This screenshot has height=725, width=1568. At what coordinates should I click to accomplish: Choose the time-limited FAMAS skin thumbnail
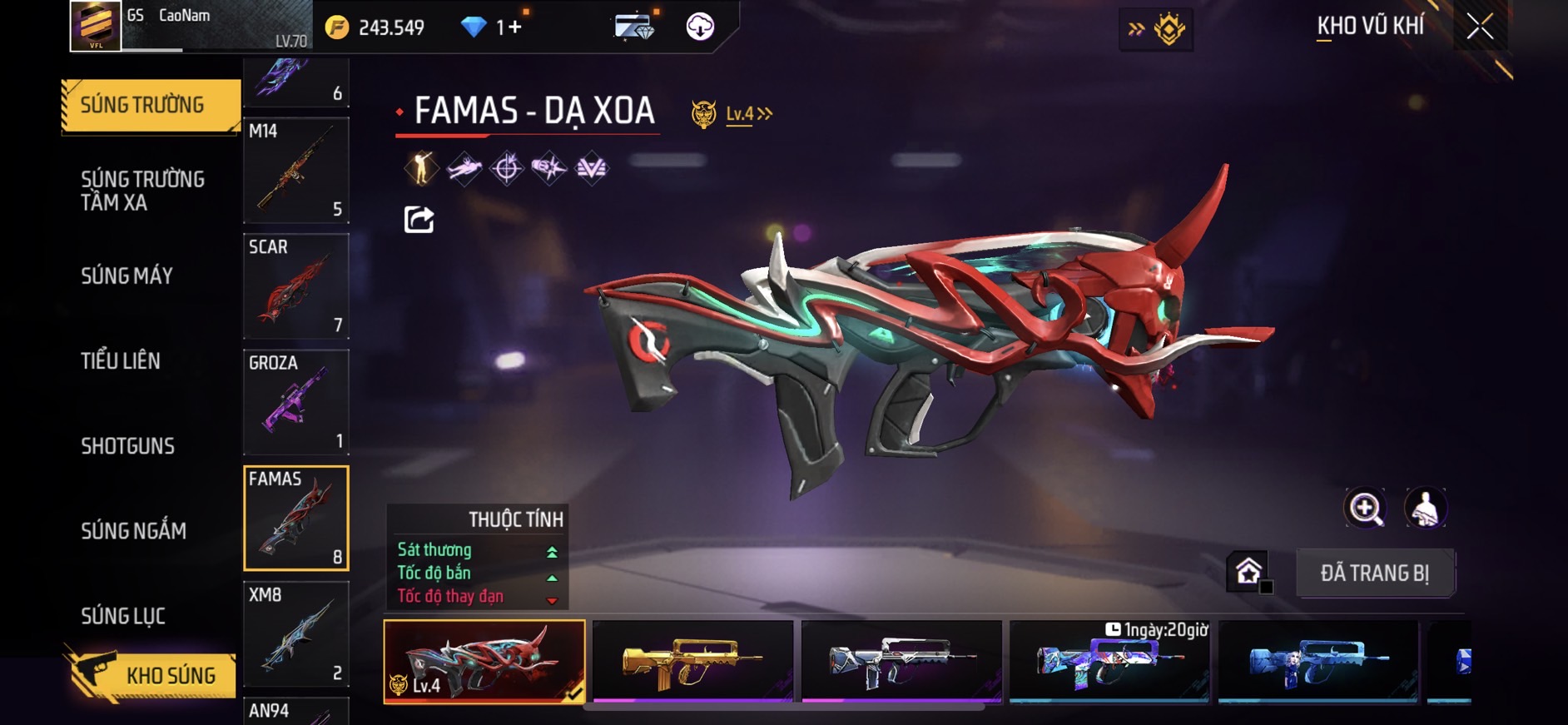click(1109, 661)
